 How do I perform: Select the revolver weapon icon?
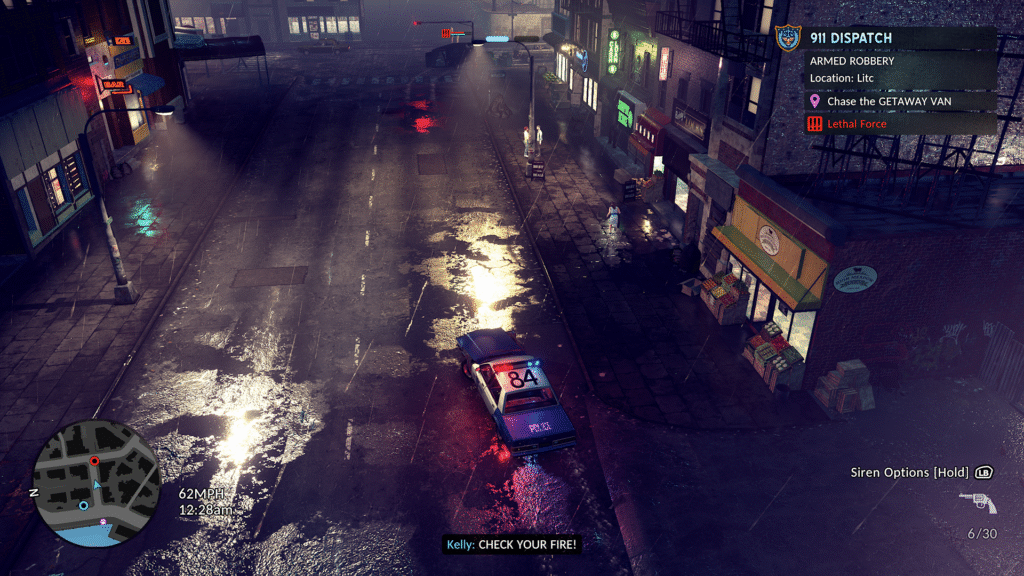[x=977, y=502]
